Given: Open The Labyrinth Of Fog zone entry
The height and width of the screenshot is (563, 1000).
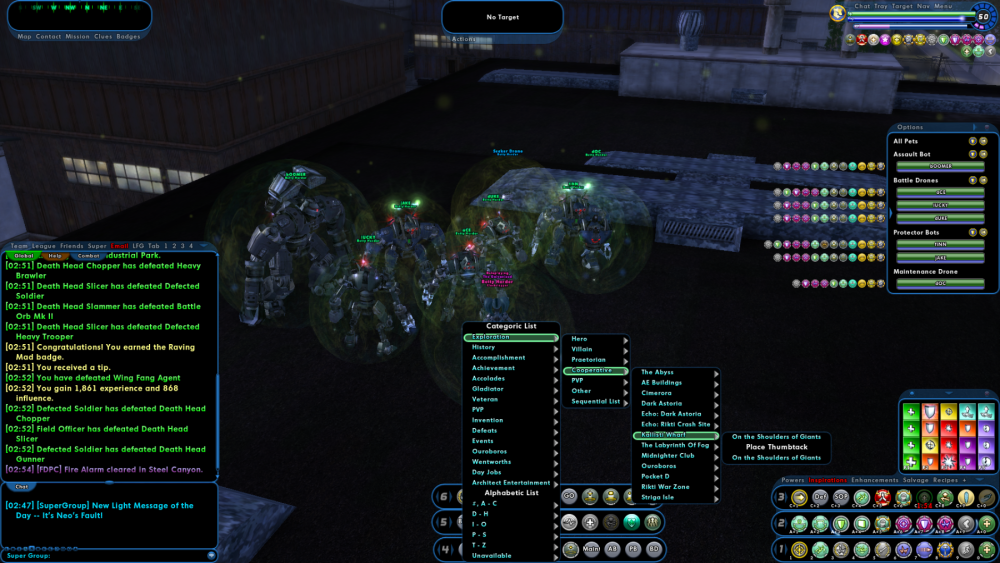Looking at the screenshot, I should (x=675, y=445).
